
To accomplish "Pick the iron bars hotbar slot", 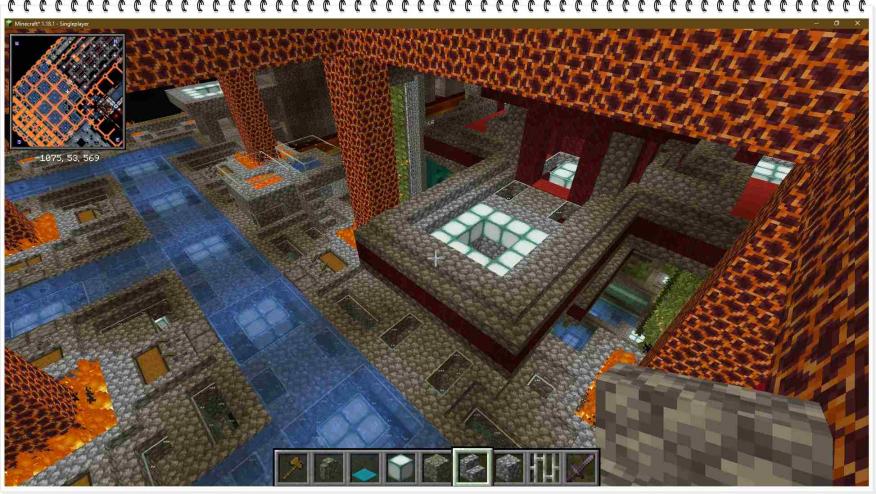I will (x=545, y=467).
